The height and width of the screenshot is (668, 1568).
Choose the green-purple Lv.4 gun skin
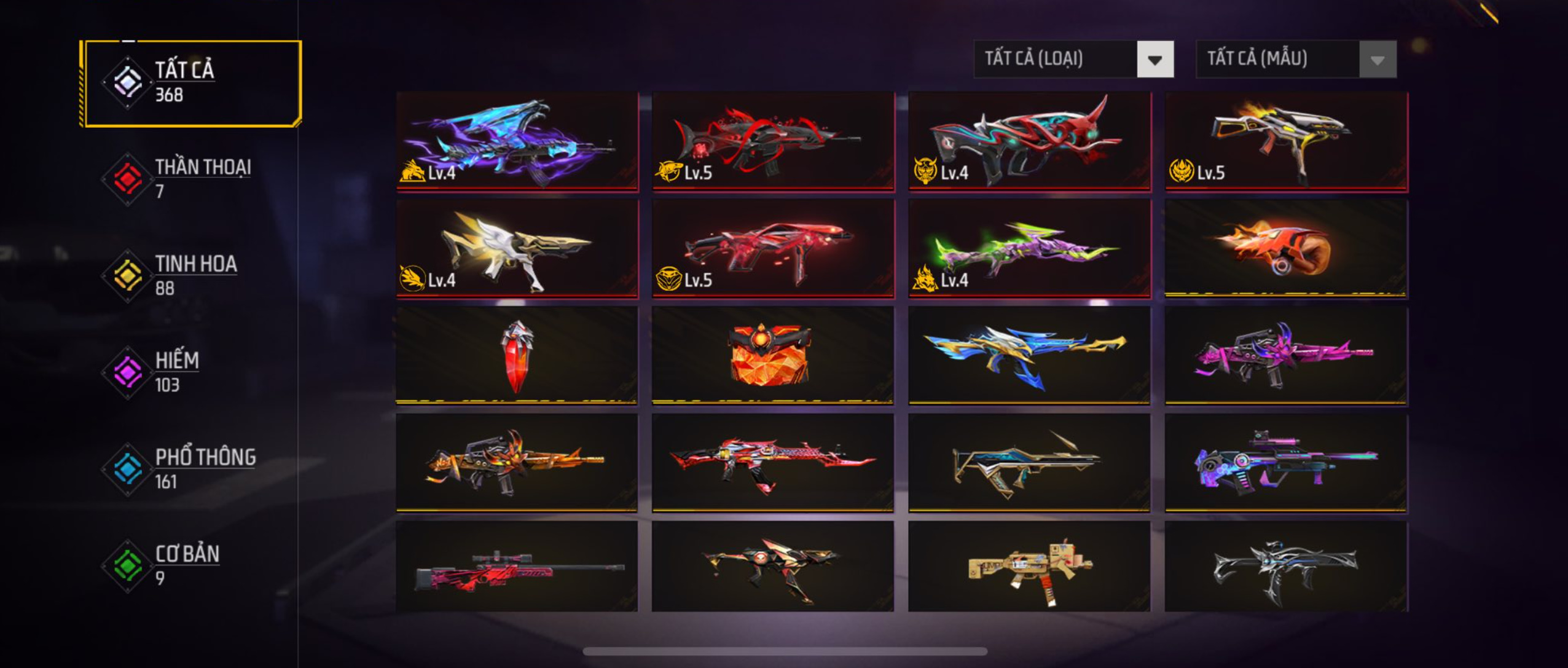tap(1029, 249)
